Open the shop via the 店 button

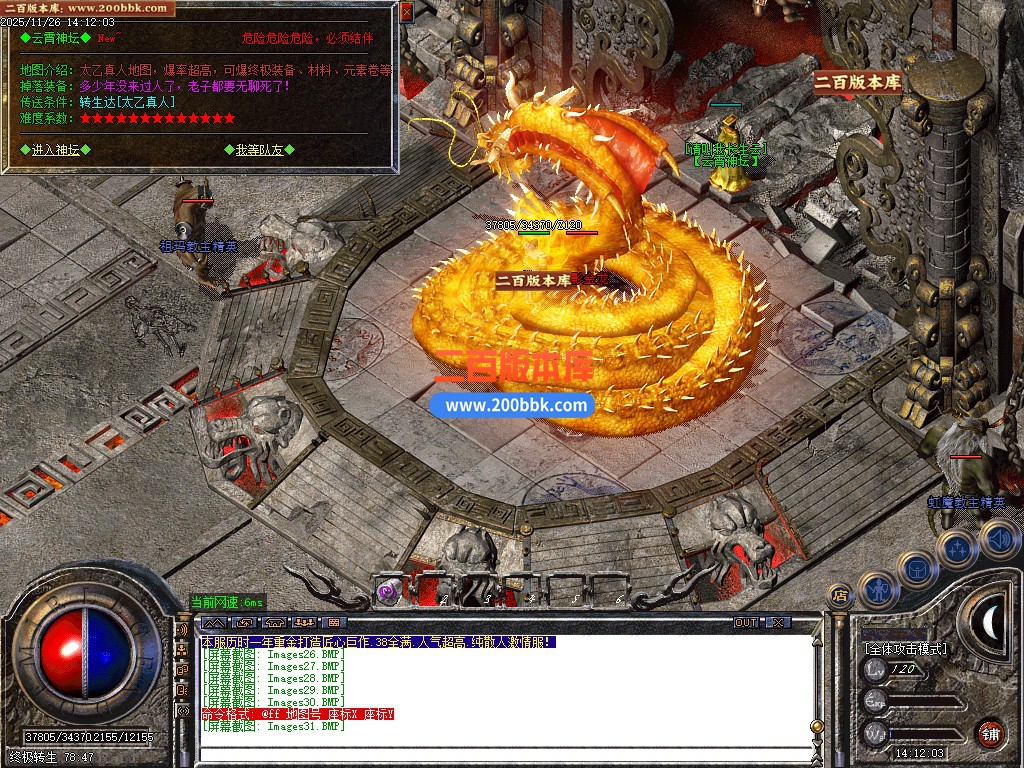(x=840, y=596)
